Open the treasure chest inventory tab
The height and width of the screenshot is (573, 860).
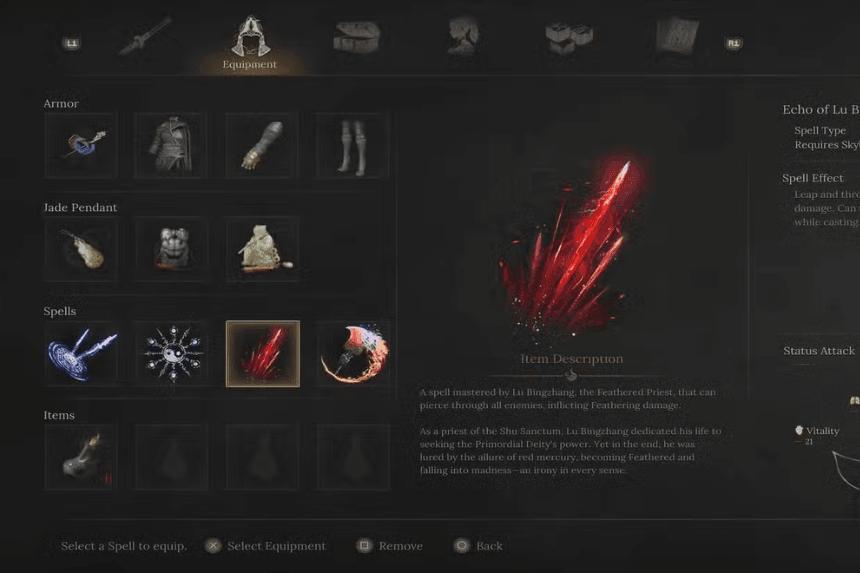click(x=355, y=37)
